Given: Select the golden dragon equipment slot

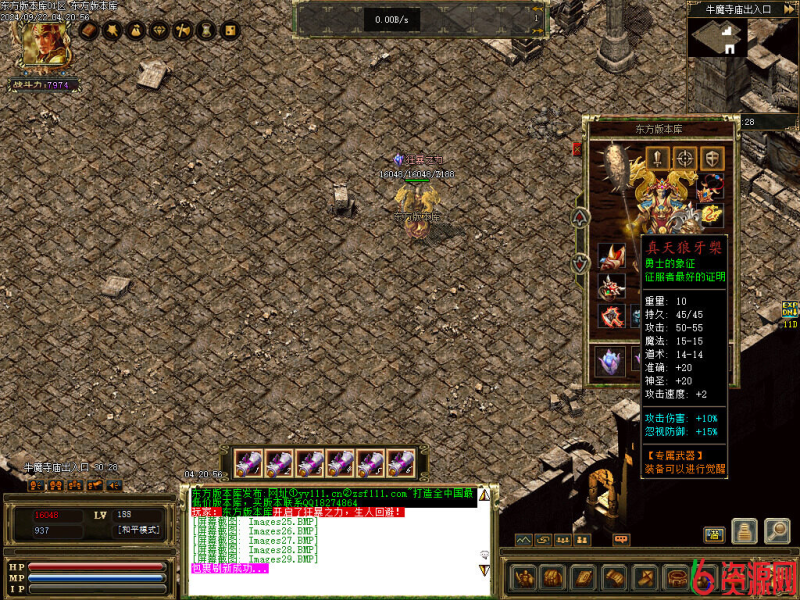Looking at the screenshot, I should click(x=712, y=212).
